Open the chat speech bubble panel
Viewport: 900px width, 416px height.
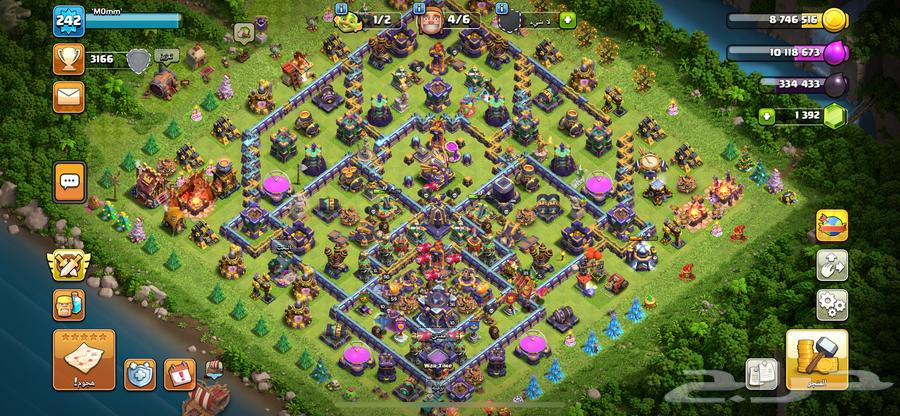click(70, 181)
